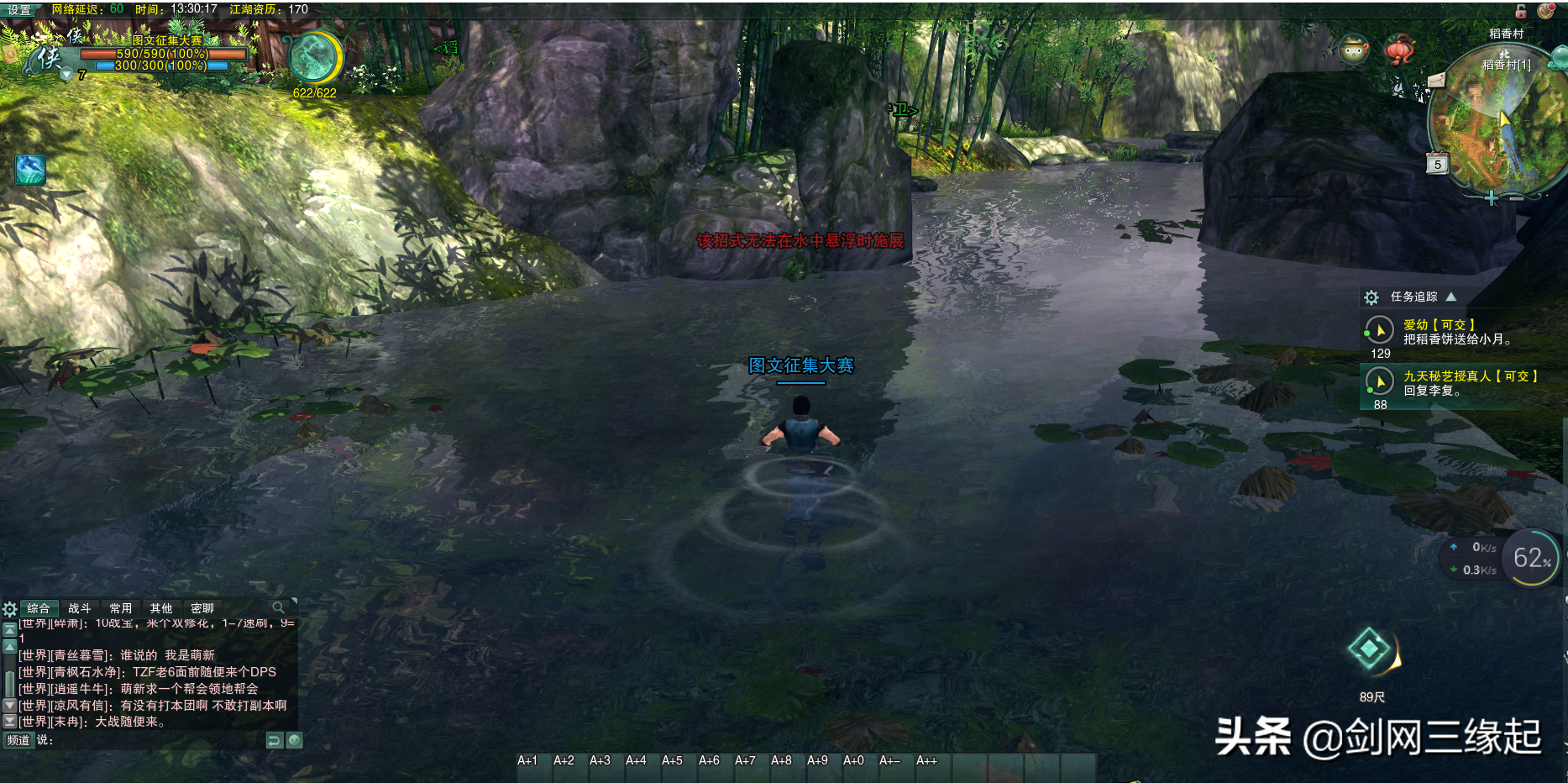Image resolution: width=1568 pixels, height=783 pixels.
Task: Open chat search magnifier
Action: click(x=278, y=607)
